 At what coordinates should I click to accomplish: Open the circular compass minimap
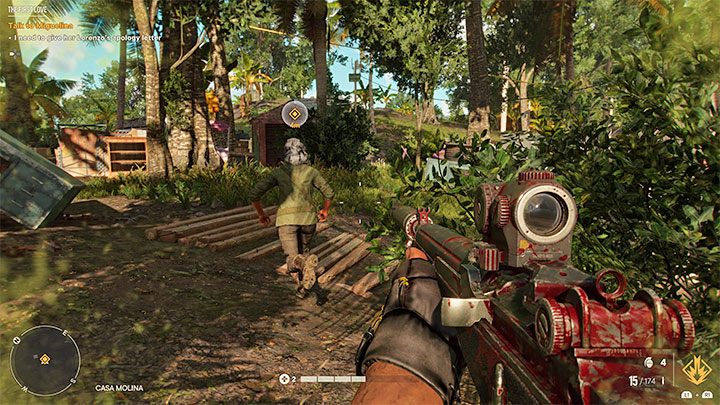point(45,360)
